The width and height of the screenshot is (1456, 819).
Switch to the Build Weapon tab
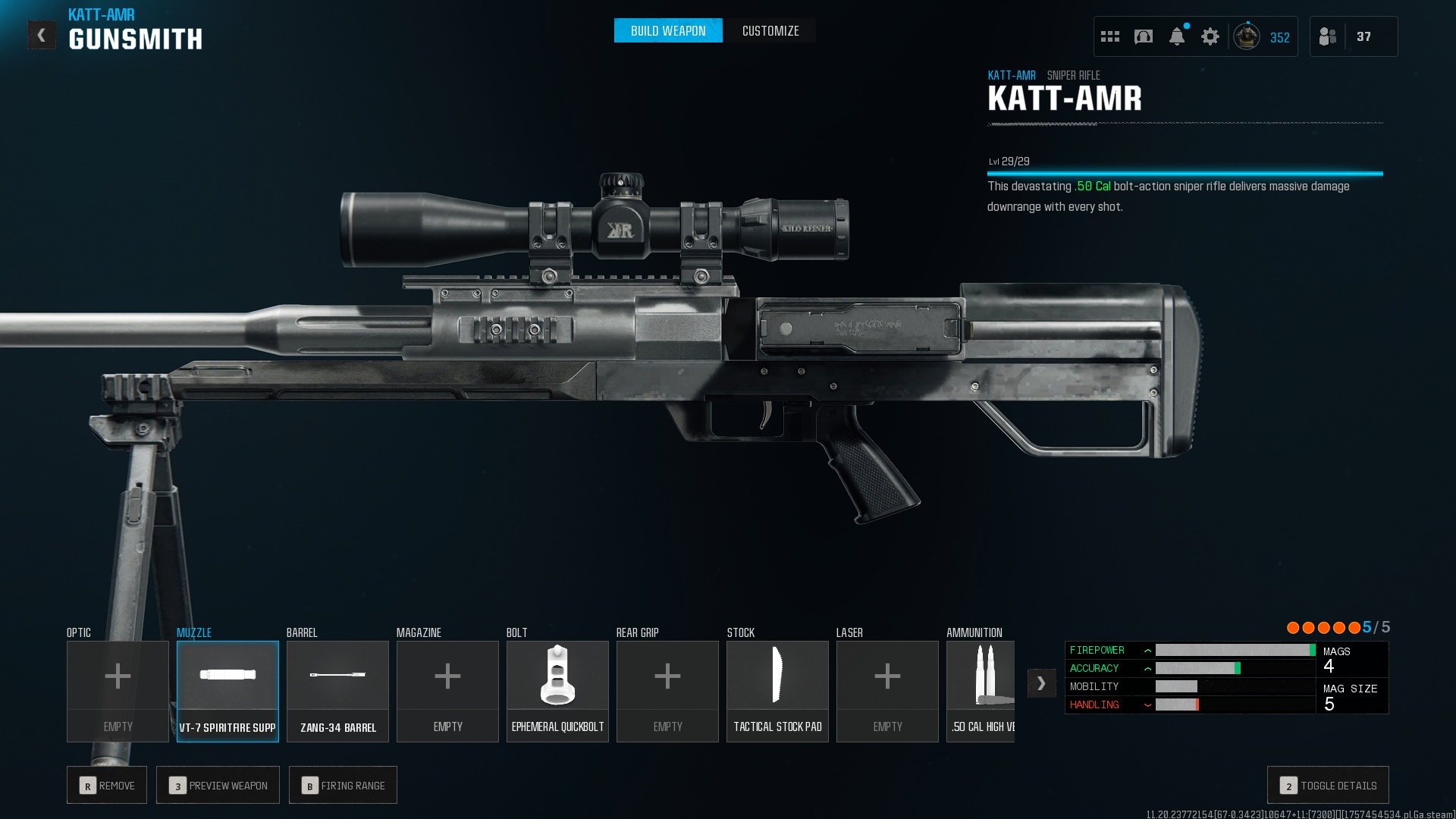tap(667, 31)
